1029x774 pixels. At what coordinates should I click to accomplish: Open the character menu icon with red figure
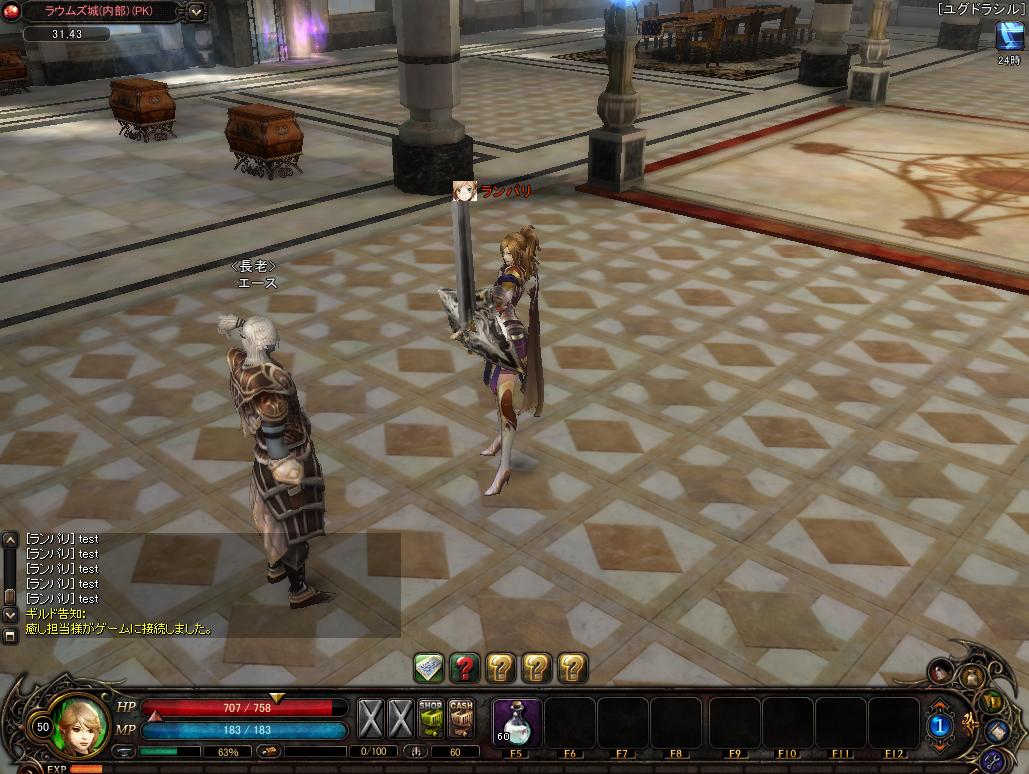pos(942,671)
